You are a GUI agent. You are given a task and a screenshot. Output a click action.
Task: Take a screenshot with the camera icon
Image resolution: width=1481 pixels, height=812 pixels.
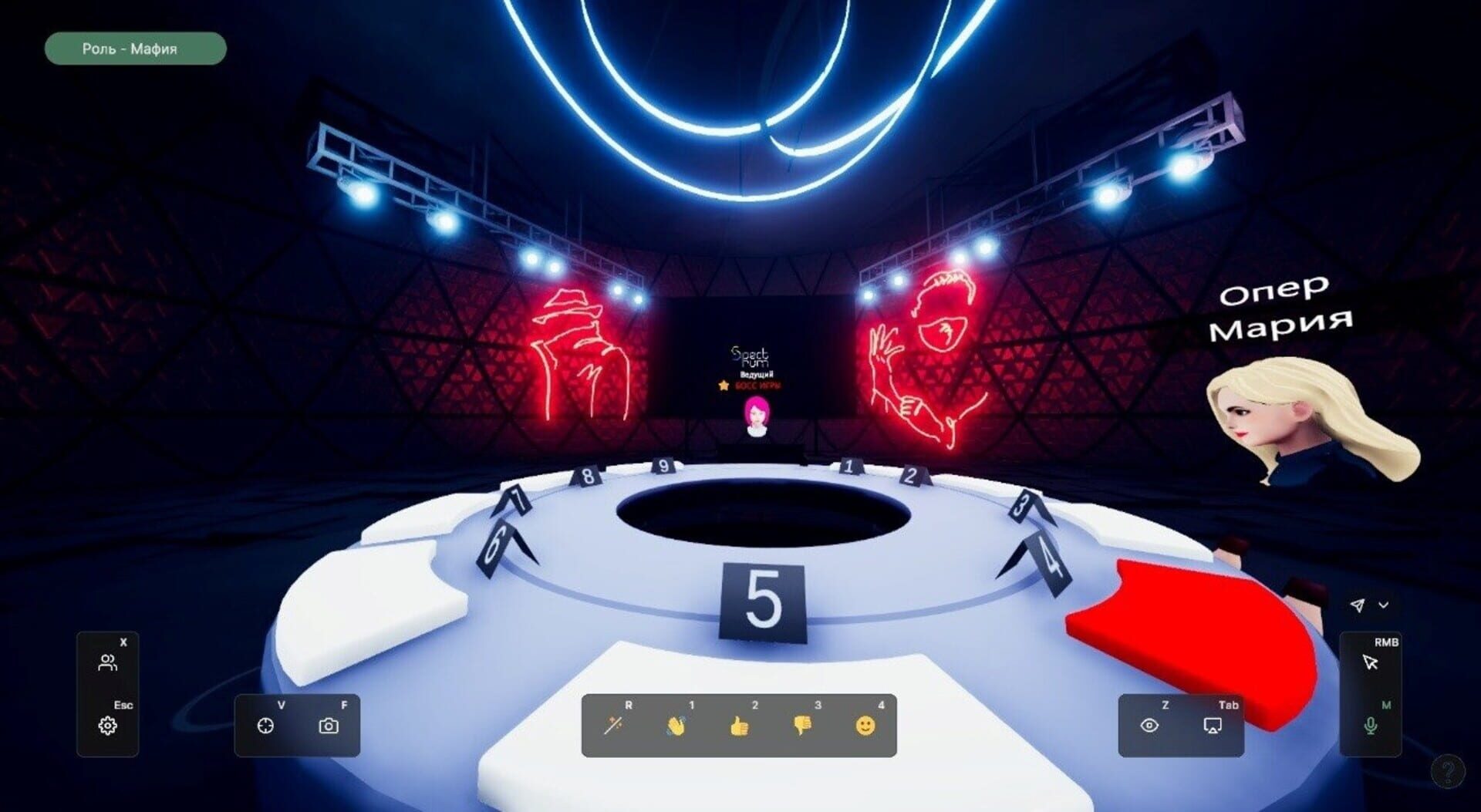coord(330,726)
